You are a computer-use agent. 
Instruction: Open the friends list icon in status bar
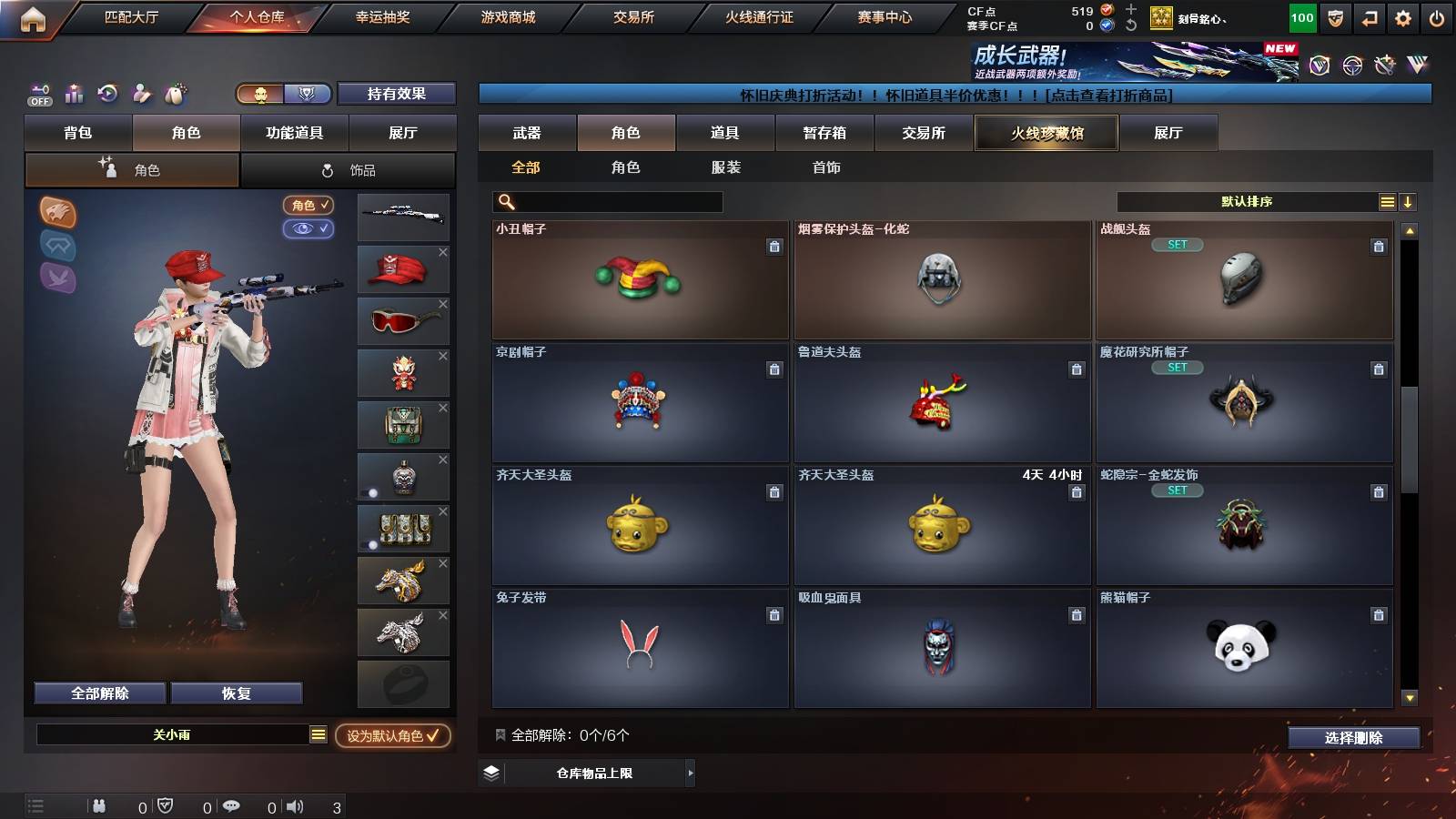[97, 804]
